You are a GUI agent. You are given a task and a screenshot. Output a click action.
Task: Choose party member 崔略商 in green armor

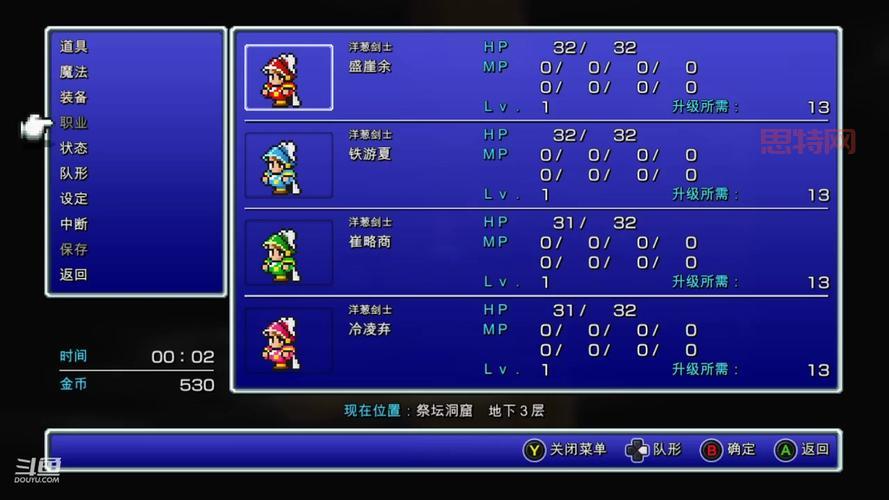coord(370,242)
